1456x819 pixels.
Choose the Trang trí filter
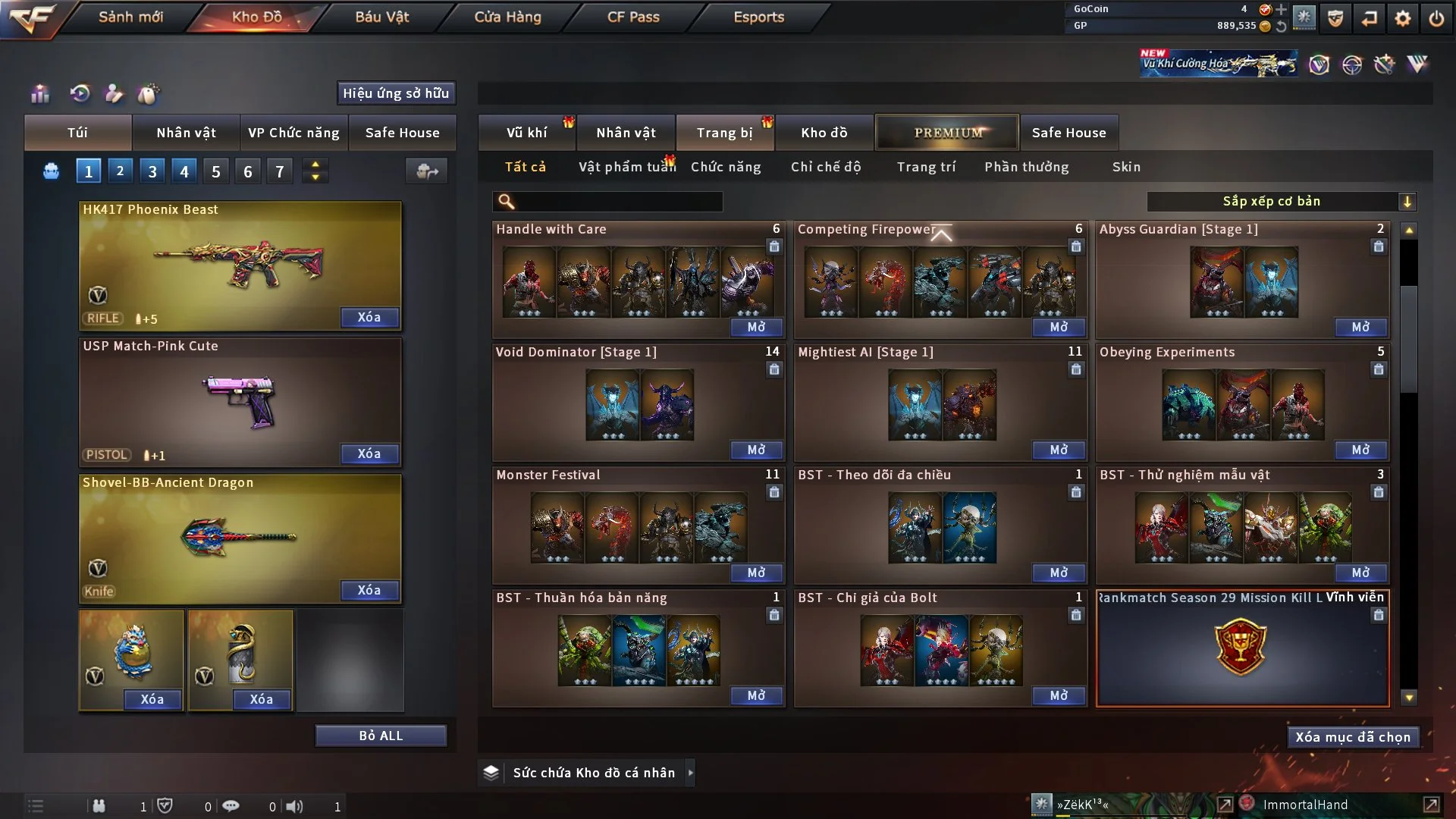pos(926,167)
